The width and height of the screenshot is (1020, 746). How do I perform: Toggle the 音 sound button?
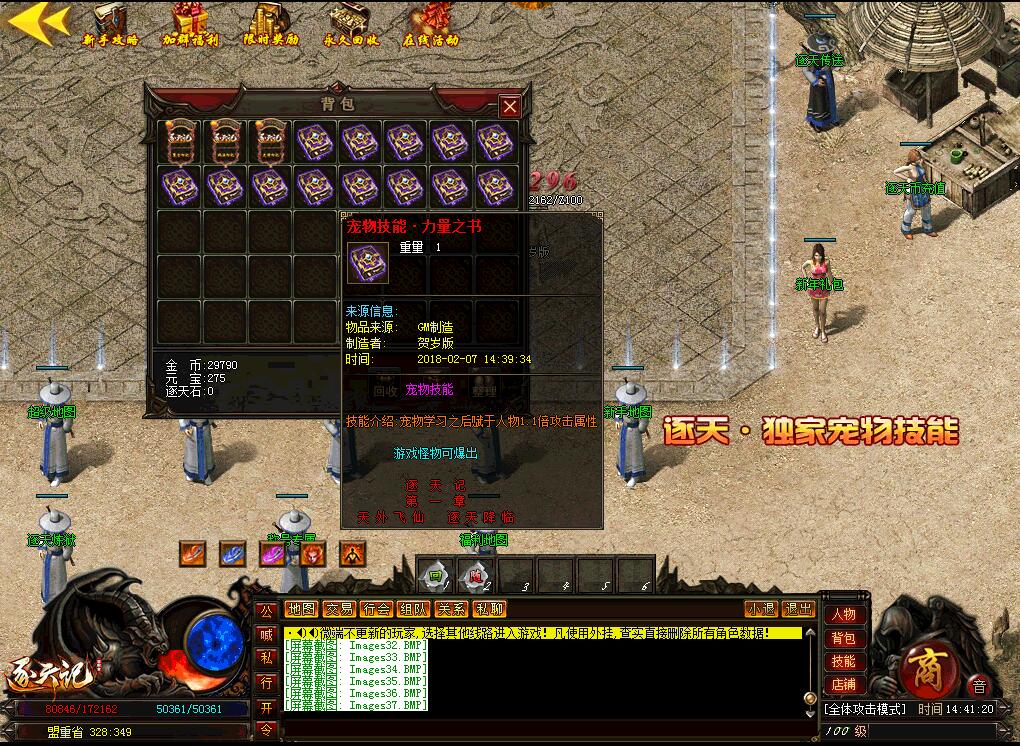click(x=979, y=686)
